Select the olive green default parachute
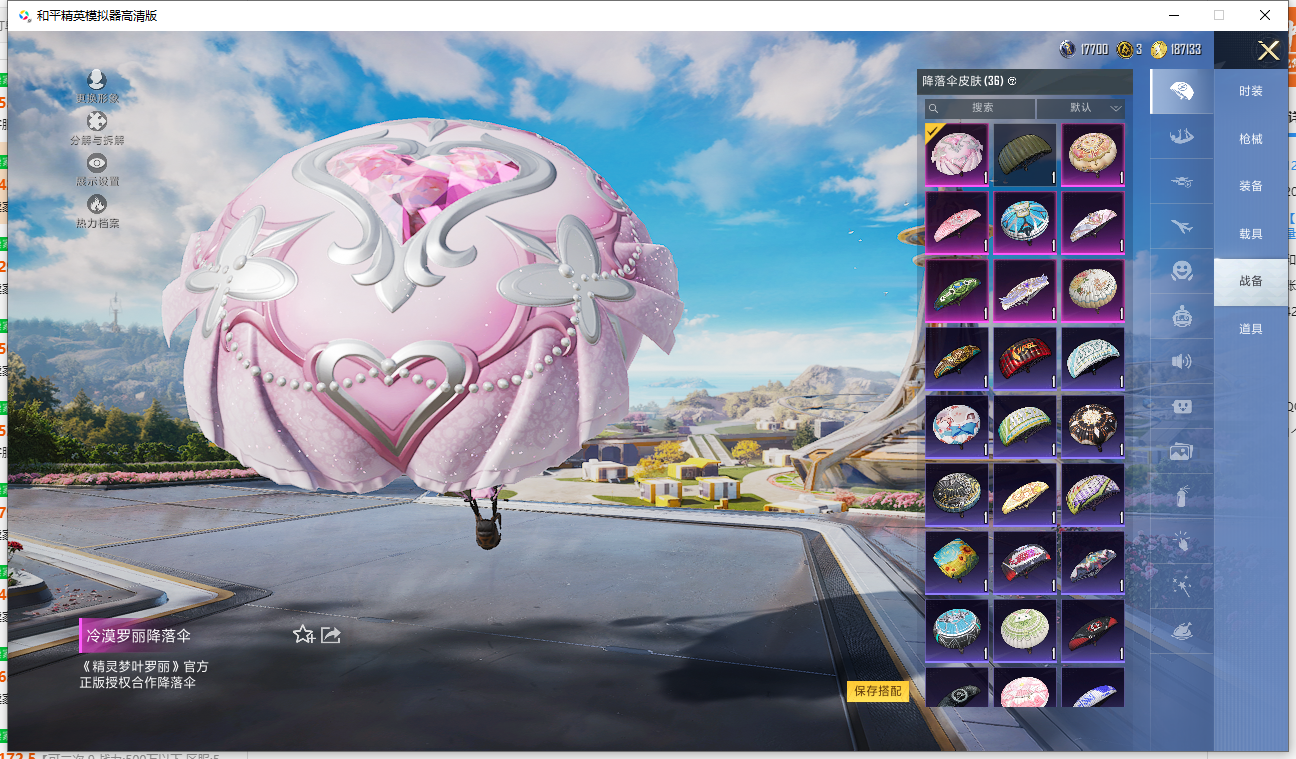 click(x=1025, y=155)
